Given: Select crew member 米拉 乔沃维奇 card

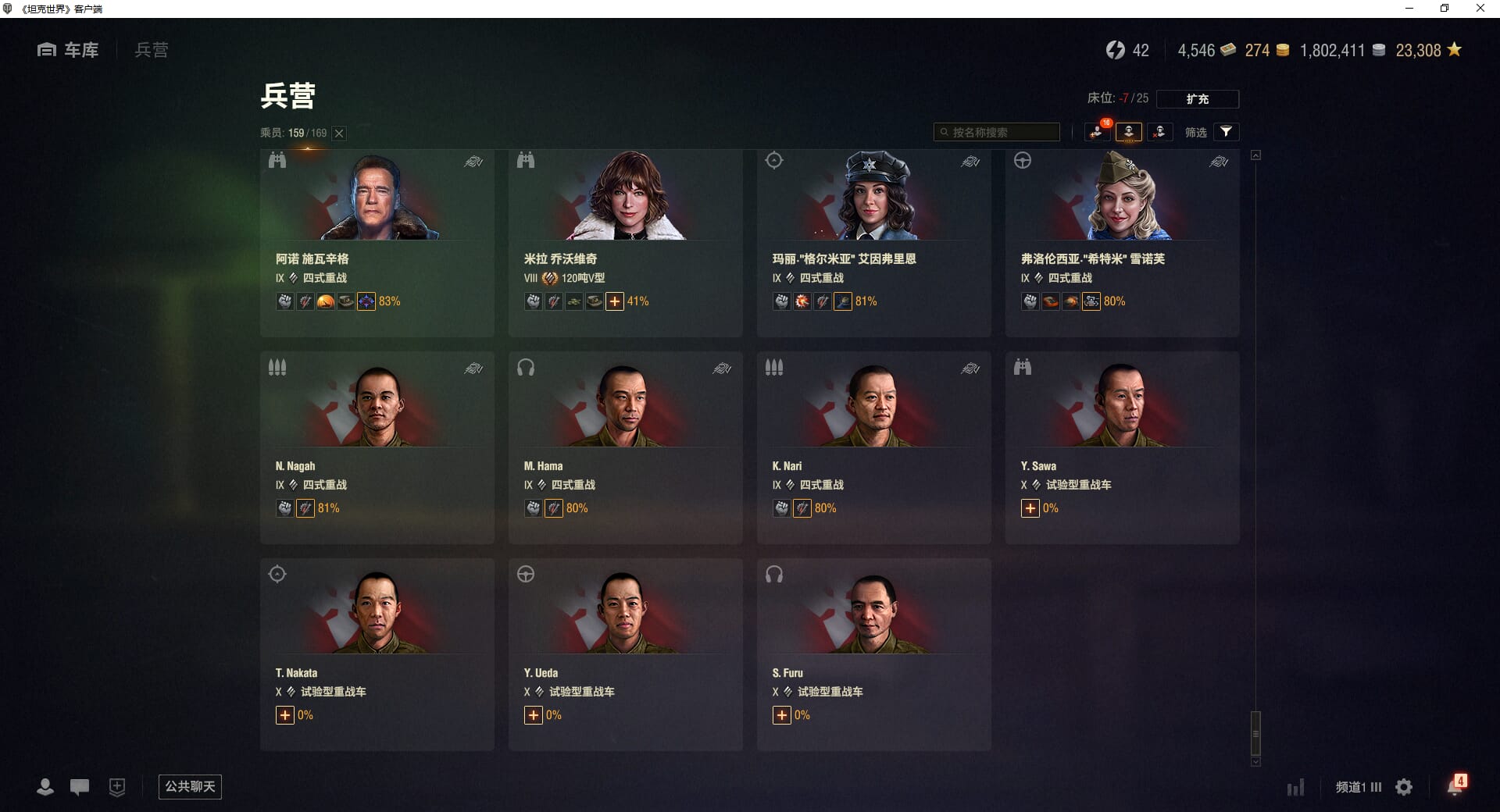Looking at the screenshot, I should point(625,243).
